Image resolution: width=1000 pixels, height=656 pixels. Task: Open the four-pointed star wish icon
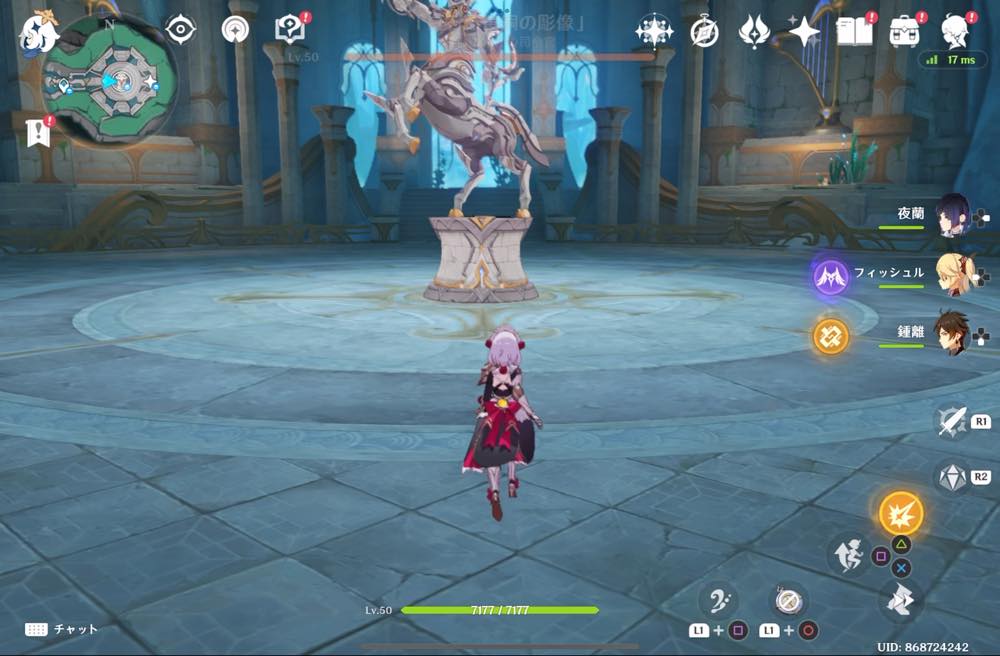801,32
